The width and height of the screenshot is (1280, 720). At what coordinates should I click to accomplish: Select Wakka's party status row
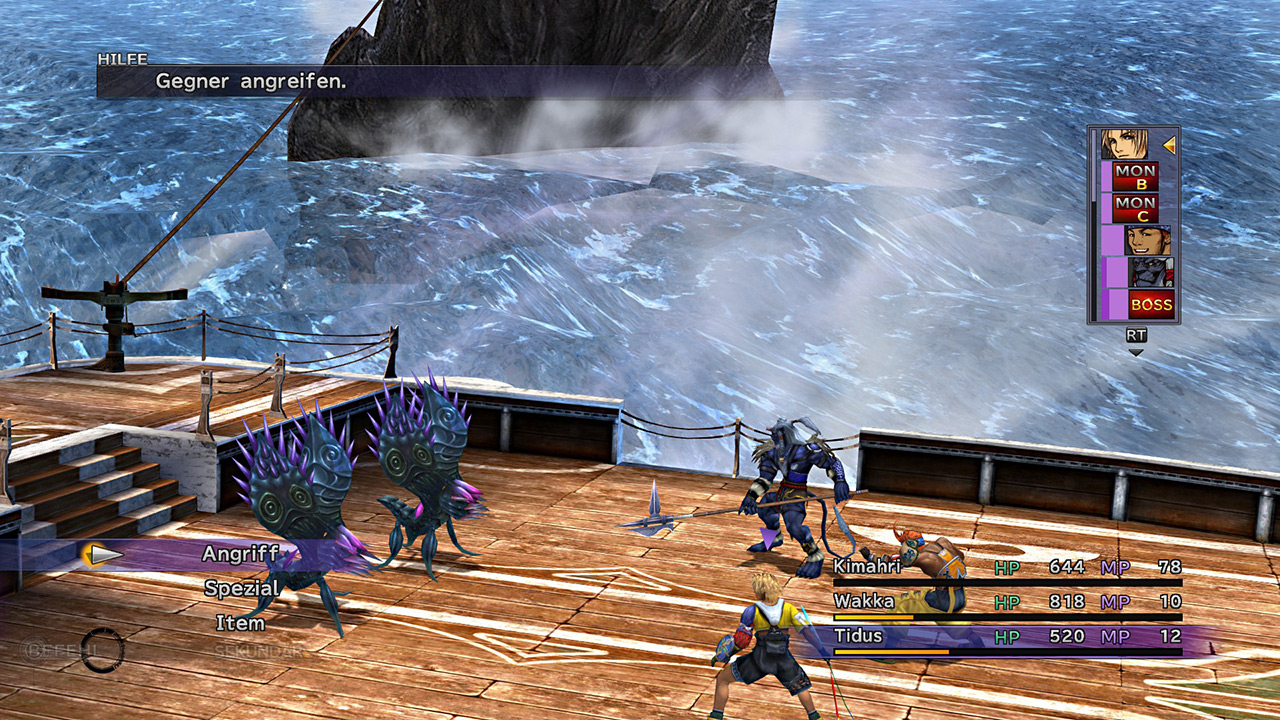point(1006,602)
